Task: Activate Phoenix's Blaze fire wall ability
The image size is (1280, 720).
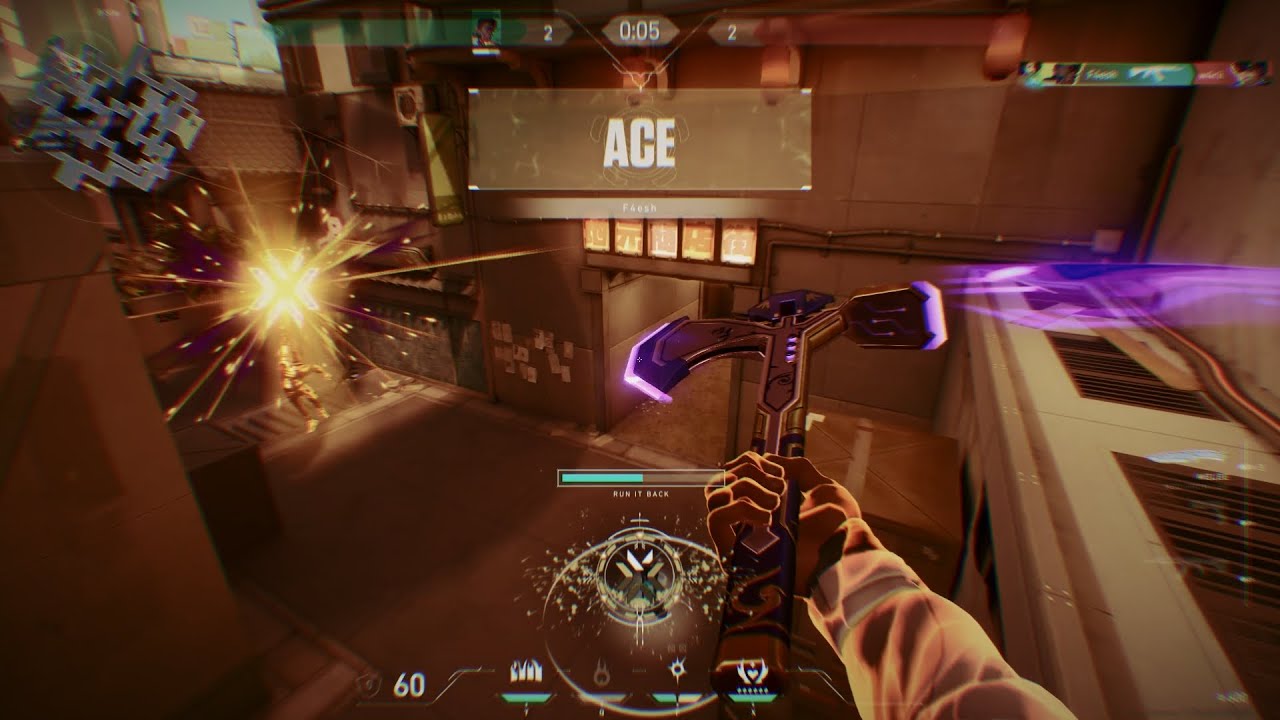Action: pos(526,671)
